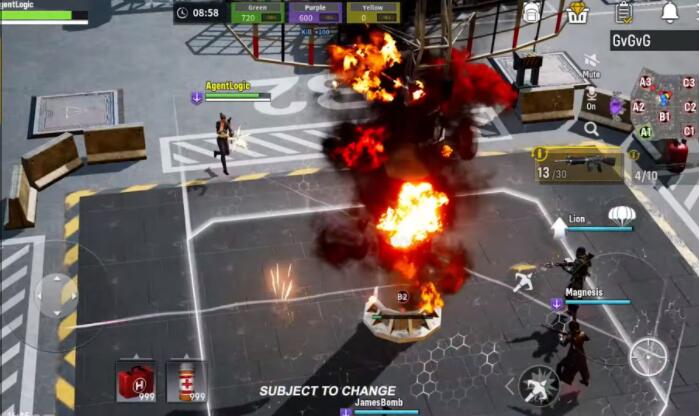The image size is (699, 416).
Task: Open the mission clipboard checklist
Action: 624,12
